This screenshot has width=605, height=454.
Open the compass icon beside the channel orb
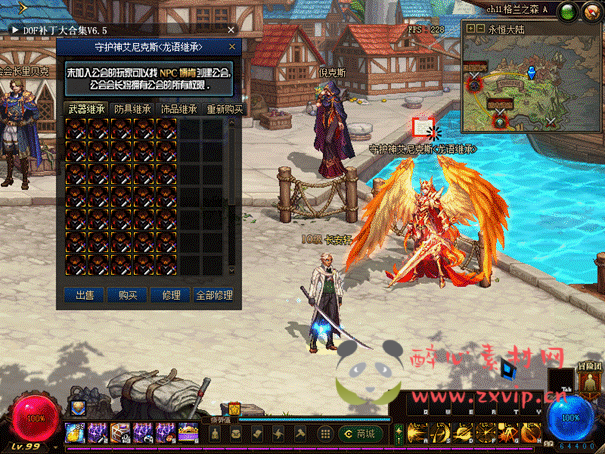592,12
